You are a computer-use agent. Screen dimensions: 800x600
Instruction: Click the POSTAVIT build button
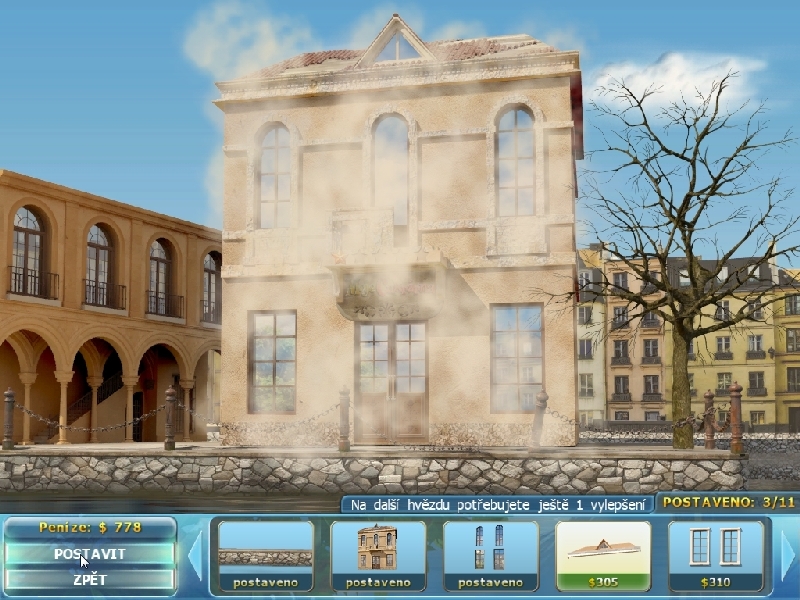[90, 553]
